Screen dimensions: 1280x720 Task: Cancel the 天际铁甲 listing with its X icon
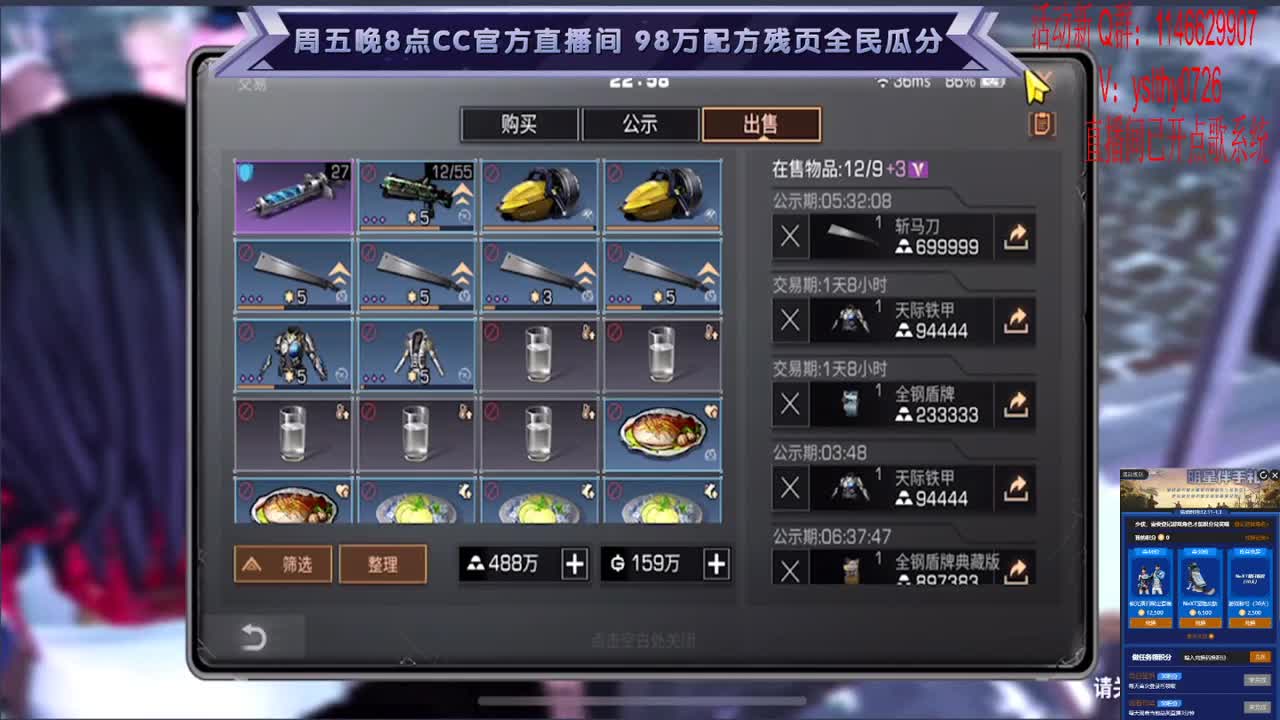pyautogui.click(x=789, y=322)
